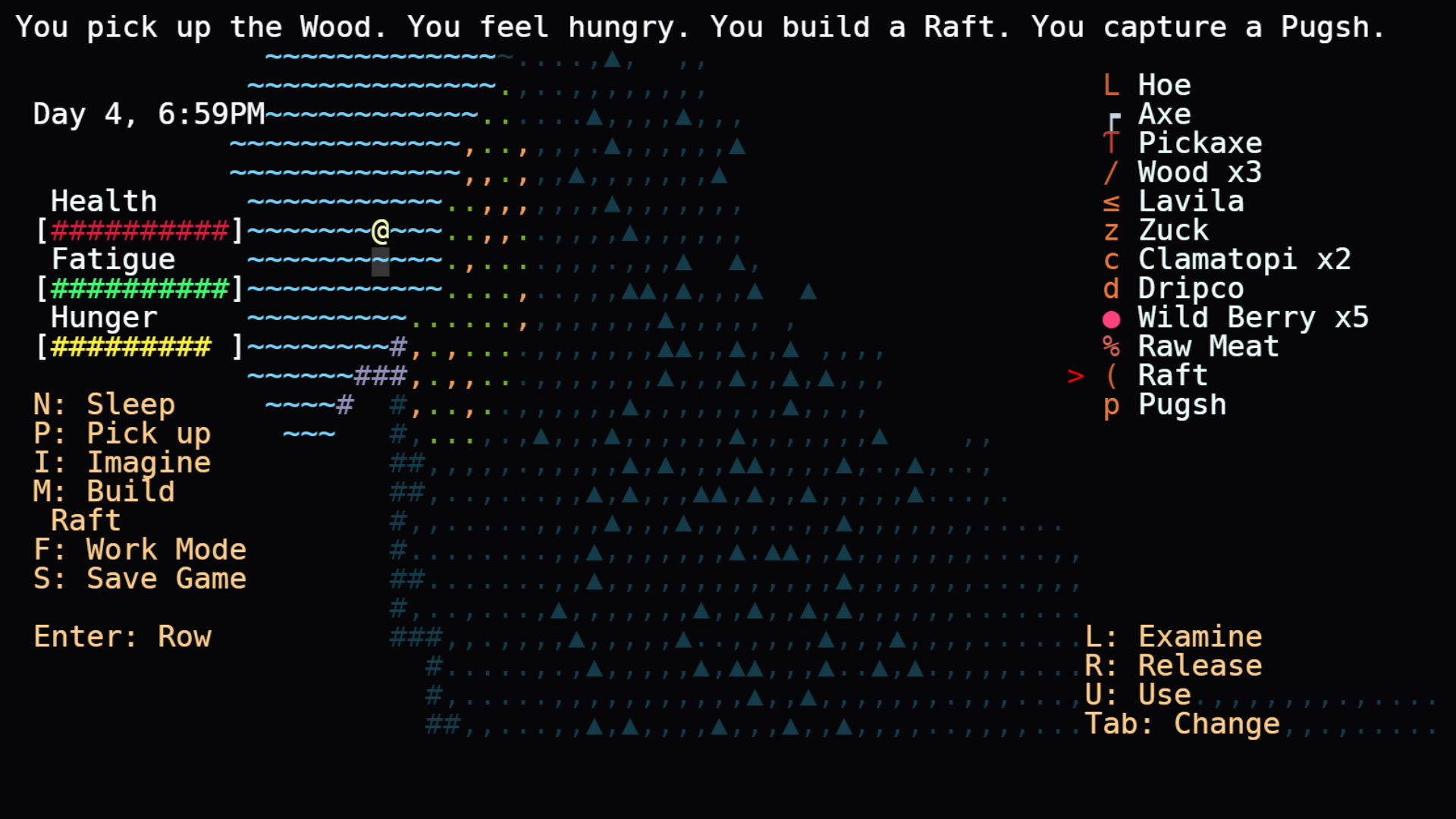Image resolution: width=1456 pixels, height=819 pixels.
Task: Select the highlighted Raft entry
Action: pyautogui.click(x=1172, y=375)
